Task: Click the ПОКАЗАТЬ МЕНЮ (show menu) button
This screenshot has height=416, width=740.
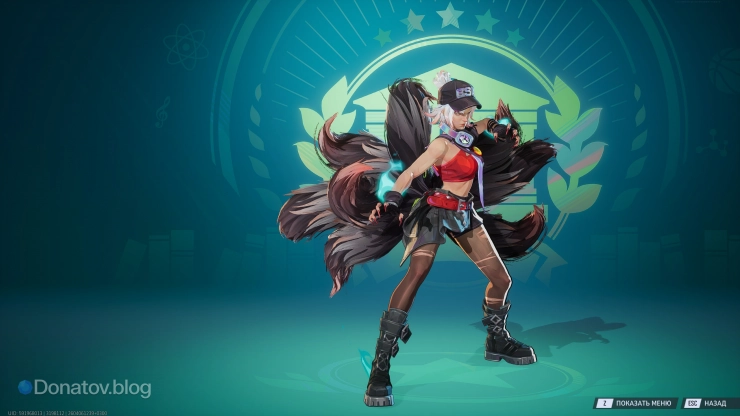Action: click(636, 403)
